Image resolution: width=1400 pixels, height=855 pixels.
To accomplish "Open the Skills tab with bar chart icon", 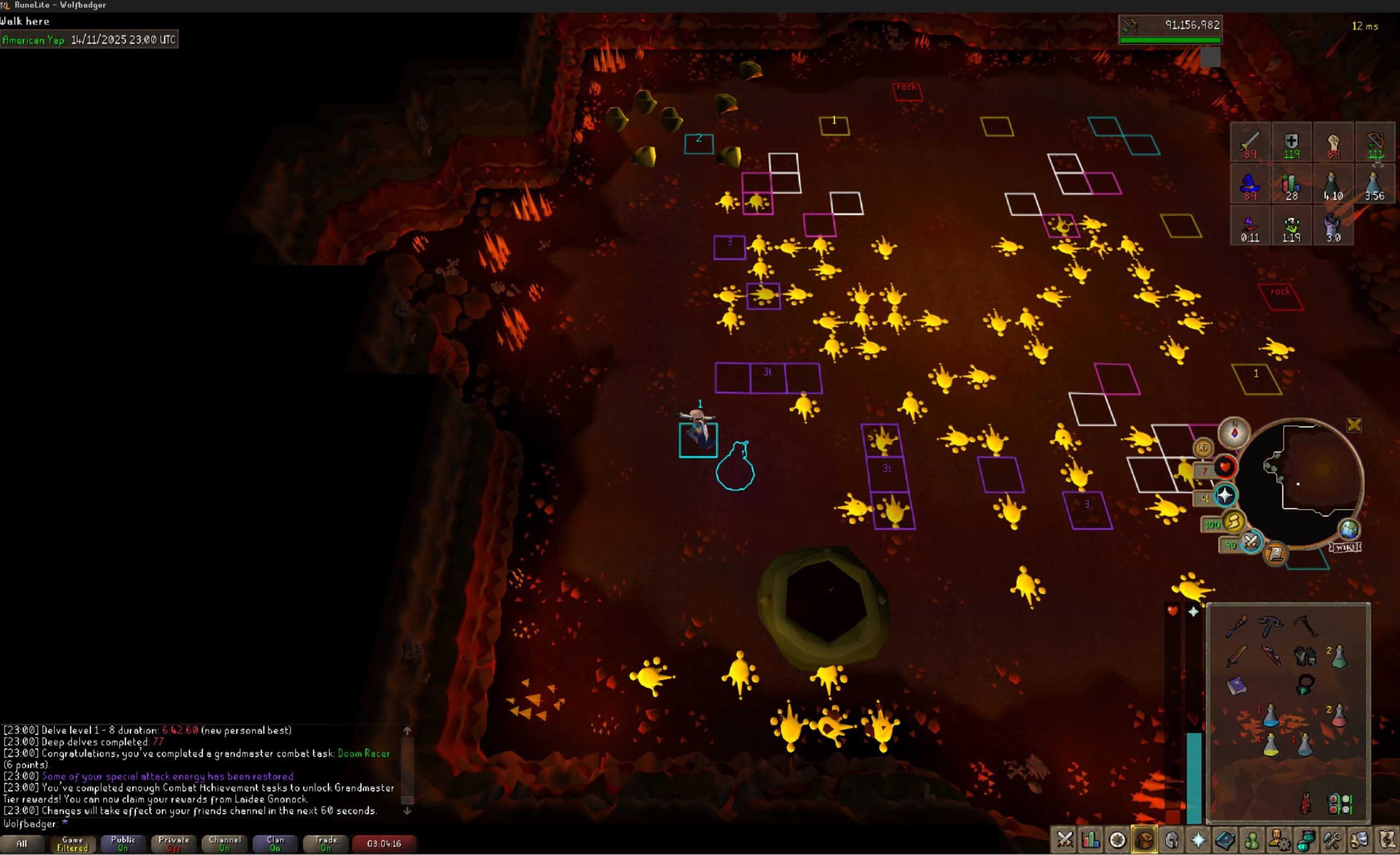I will [x=1090, y=840].
